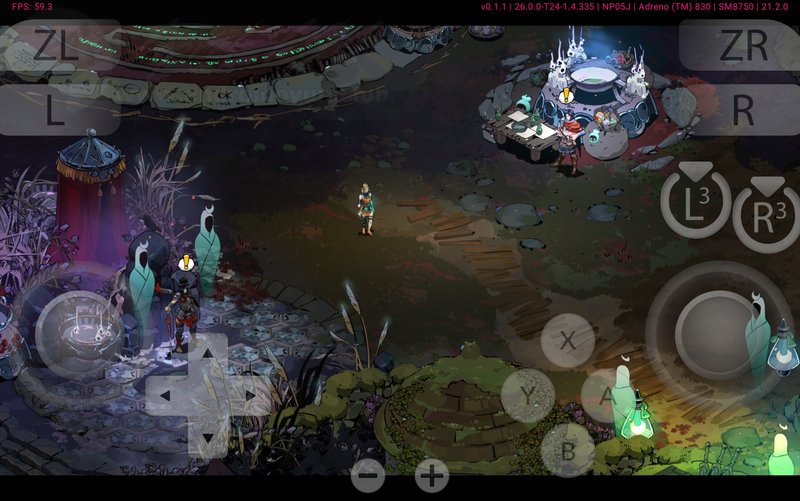Tap the on-screen plus button
The width and height of the screenshot is (800, 501).
click(431, 476)
